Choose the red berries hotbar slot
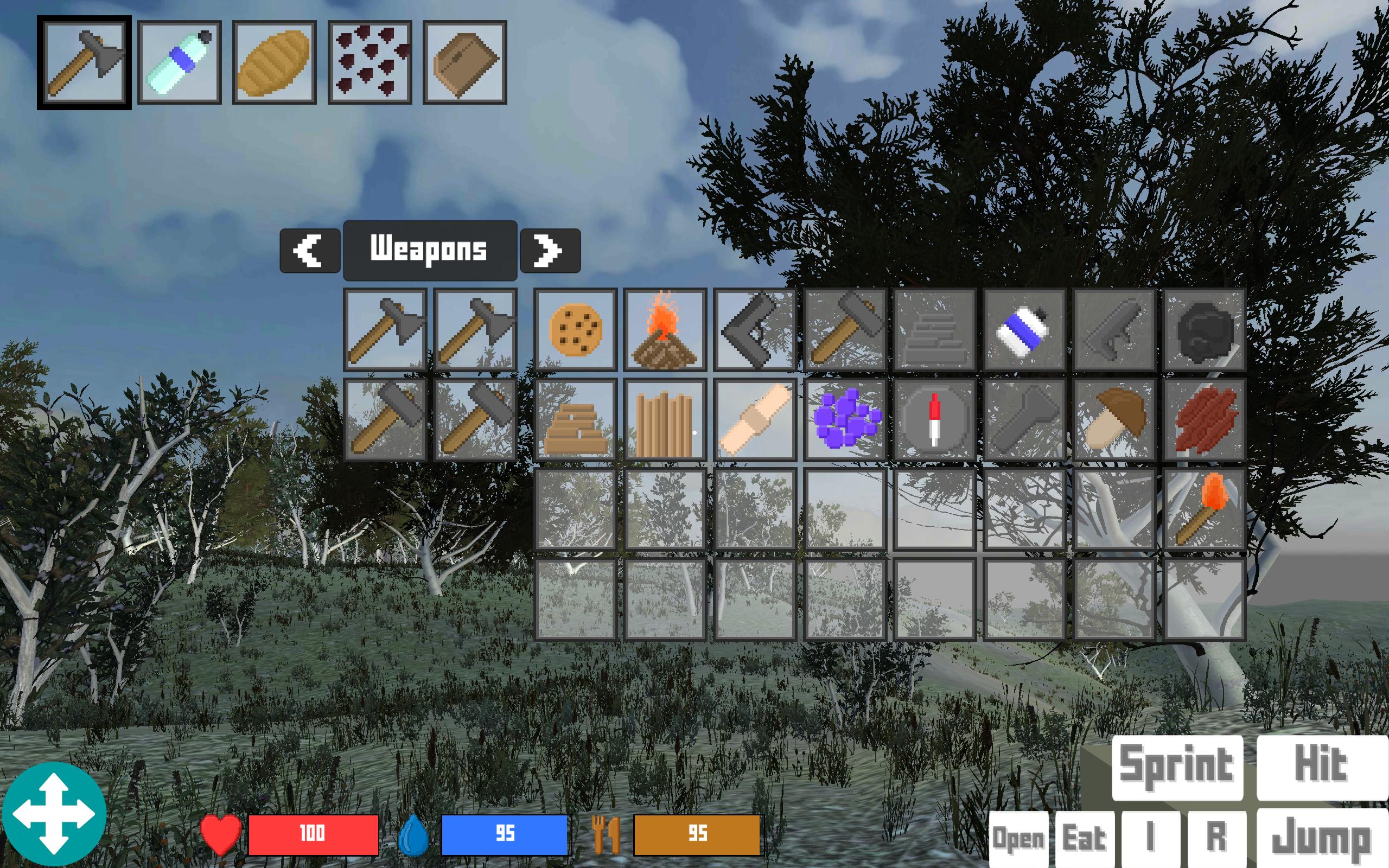The height and width of the screenshot is (868, 1389). tap(369, 62)
